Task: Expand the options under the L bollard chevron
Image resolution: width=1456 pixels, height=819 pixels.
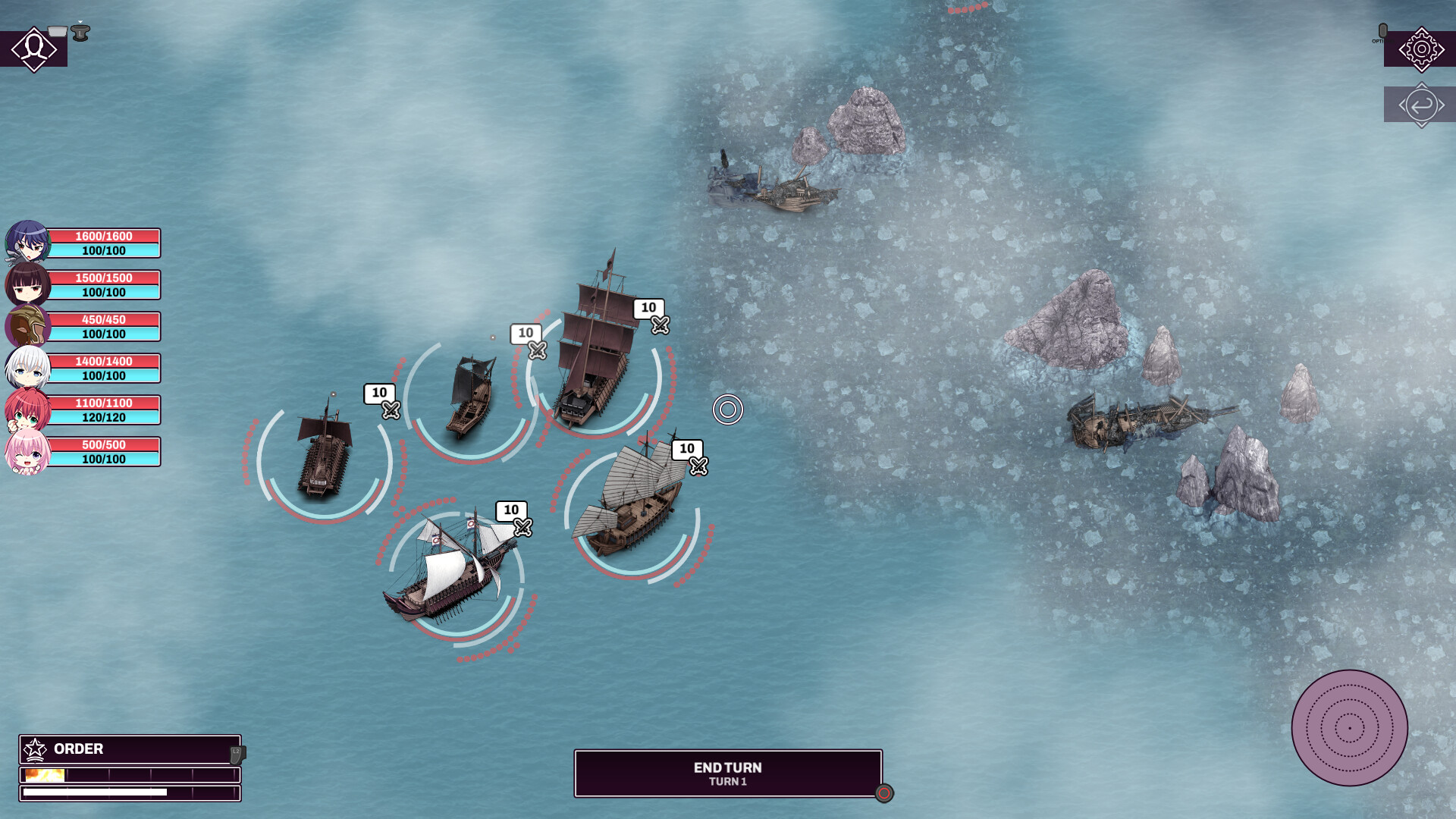Action: point(80,20)
